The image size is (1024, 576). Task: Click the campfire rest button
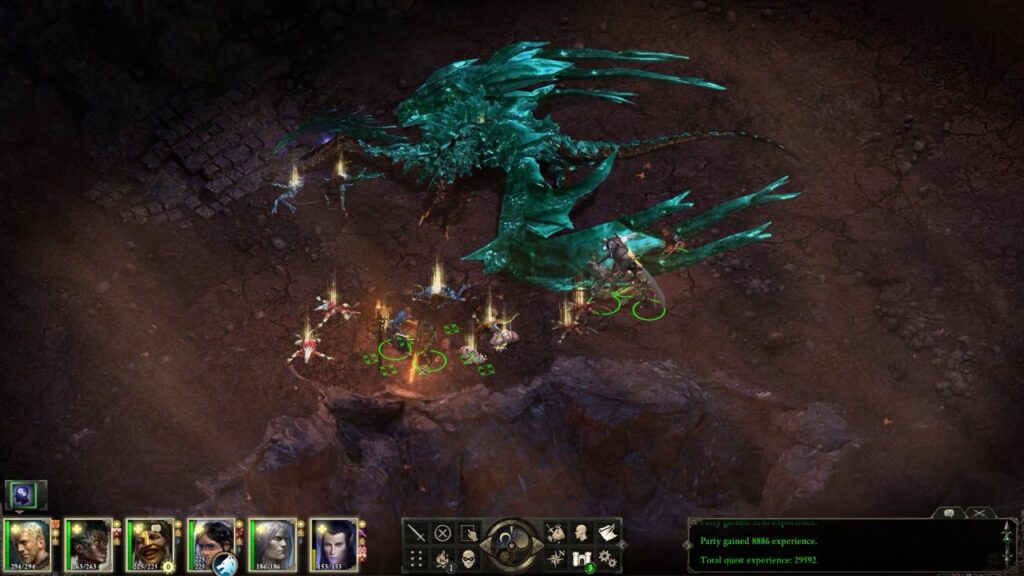point(442,558)
